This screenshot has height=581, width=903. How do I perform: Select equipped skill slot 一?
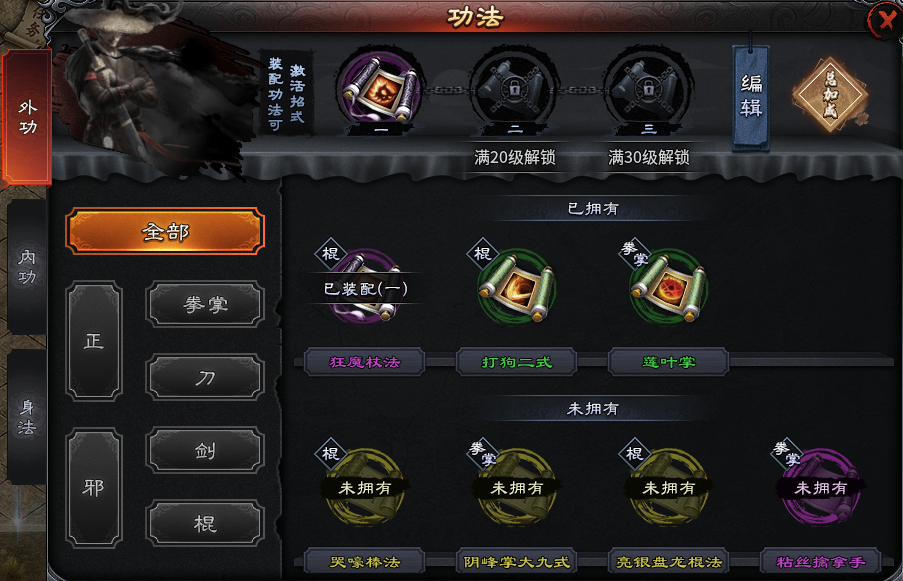tap(379, 90)
